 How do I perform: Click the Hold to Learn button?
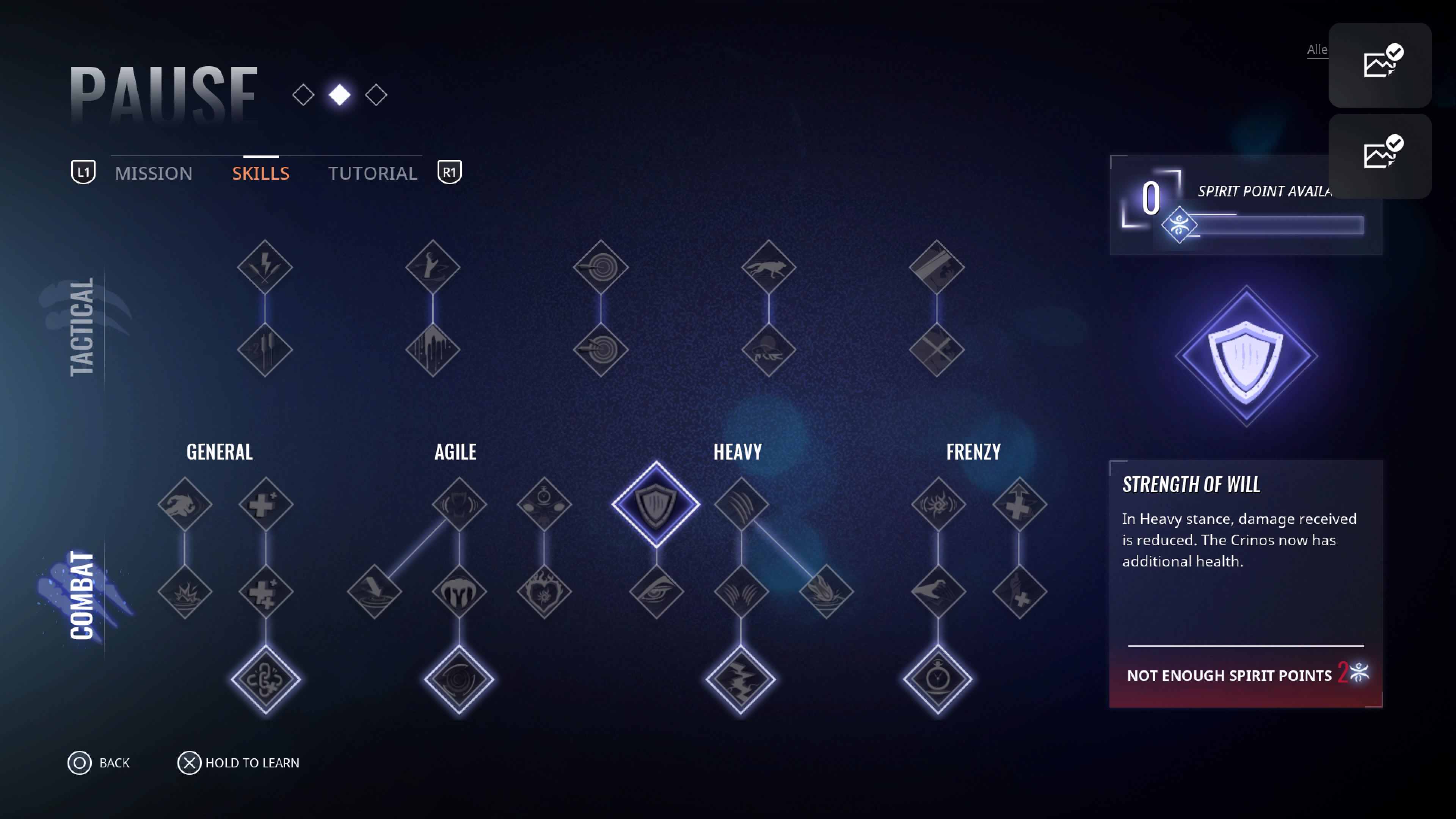238,763
